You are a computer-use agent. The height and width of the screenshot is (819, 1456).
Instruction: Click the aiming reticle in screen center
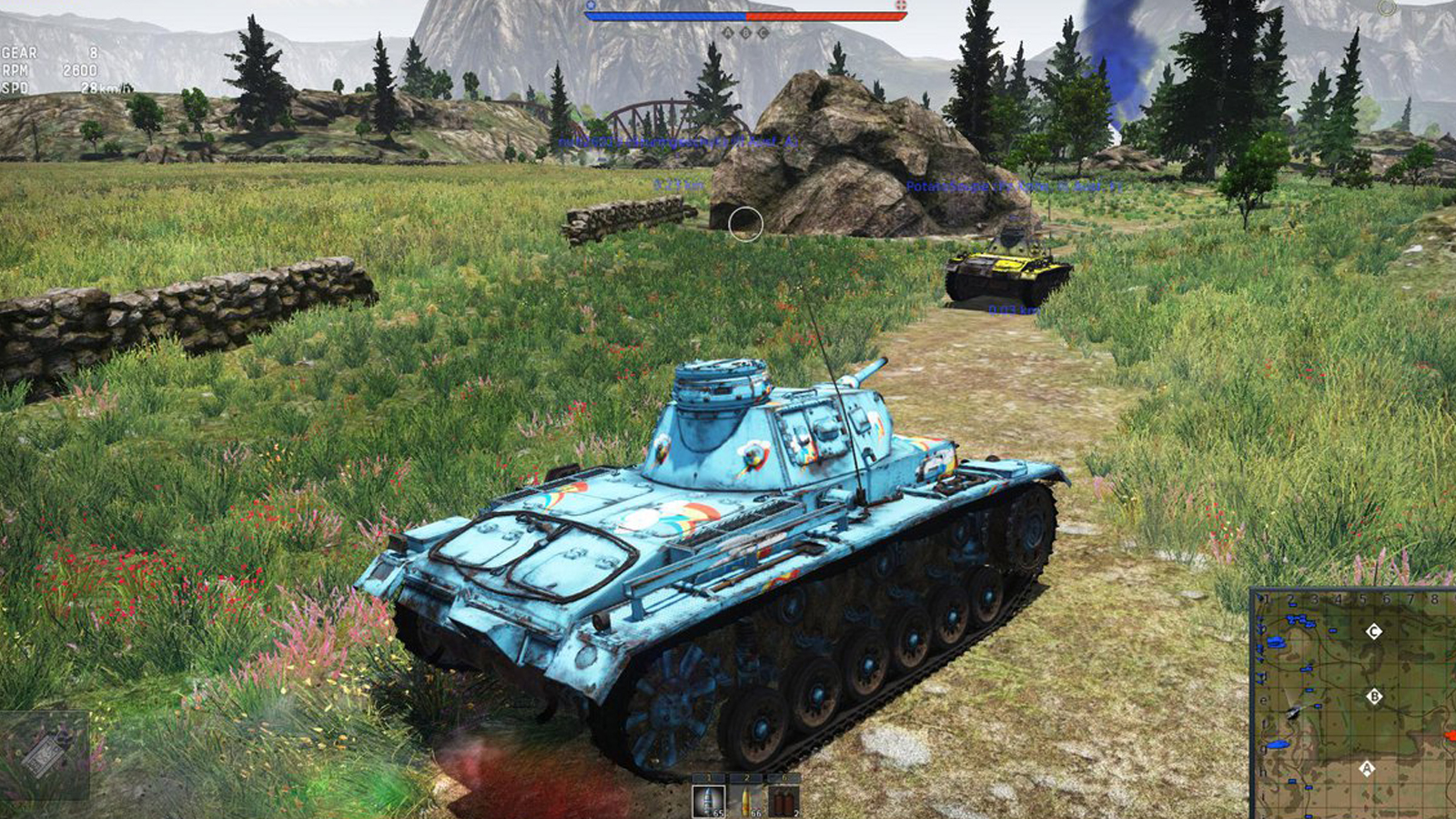[748, 224]
